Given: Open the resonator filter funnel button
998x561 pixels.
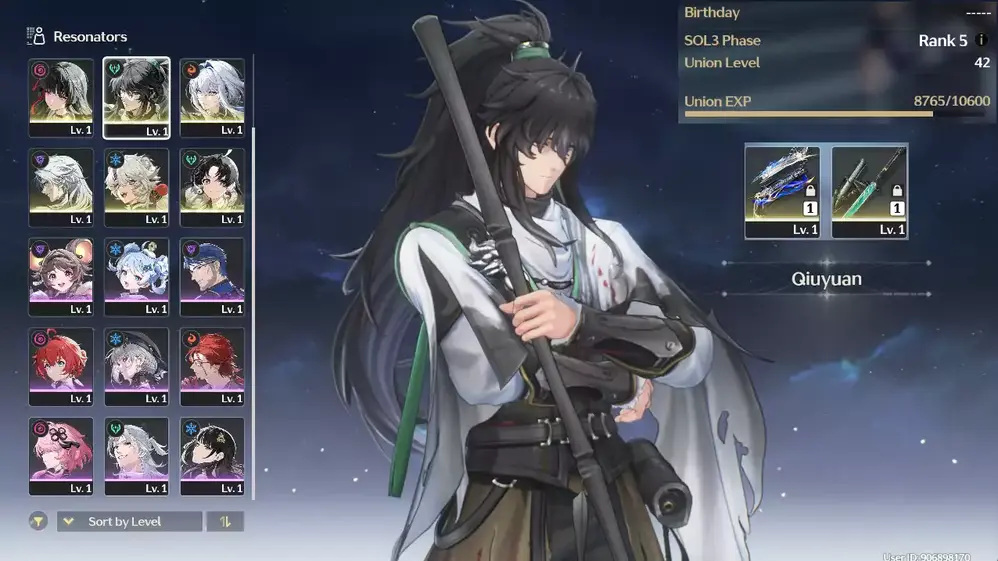Looking at the screenshot, I should tap(38, 521).
